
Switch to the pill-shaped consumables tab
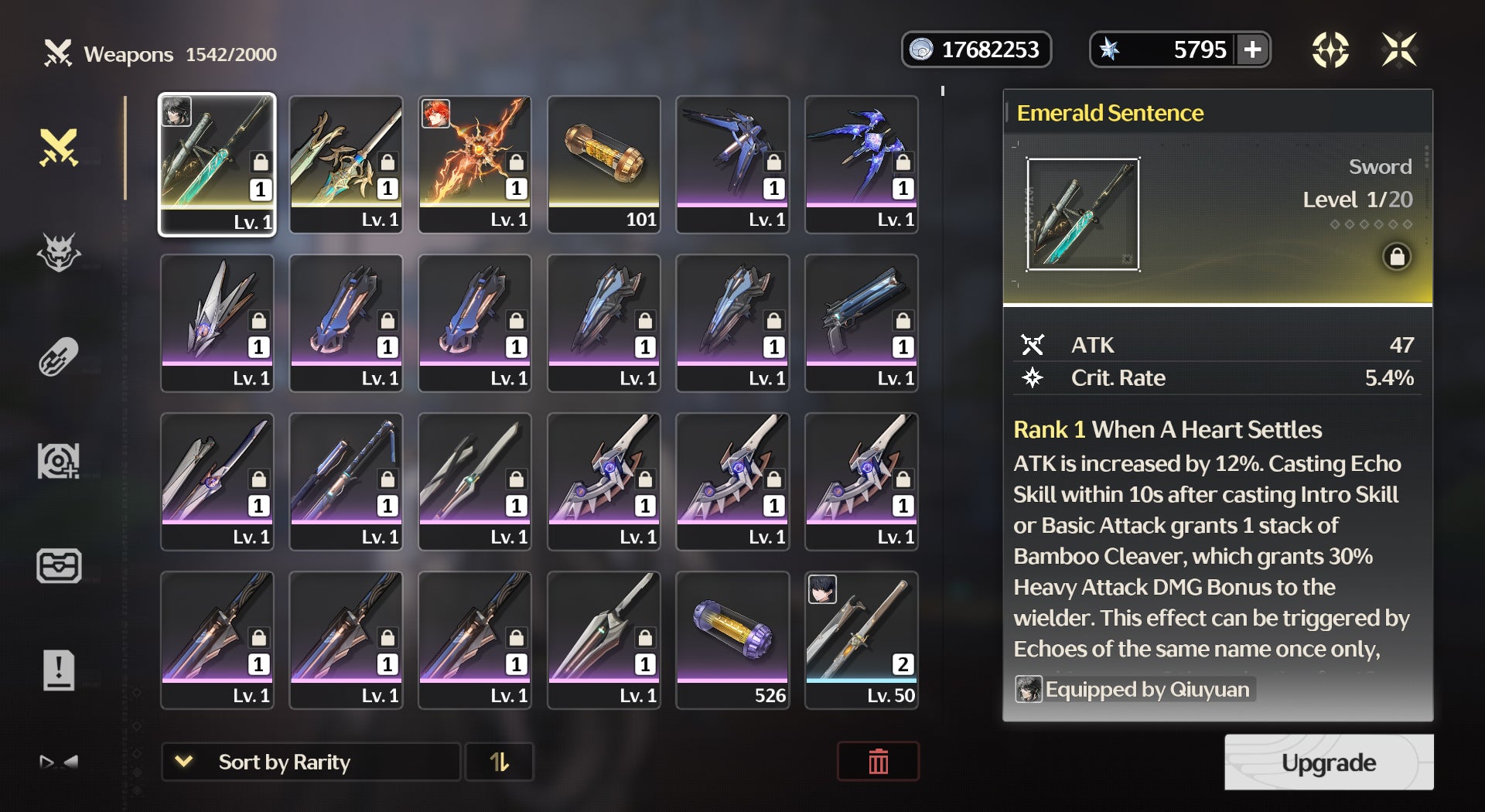click(x=59, y=357)
